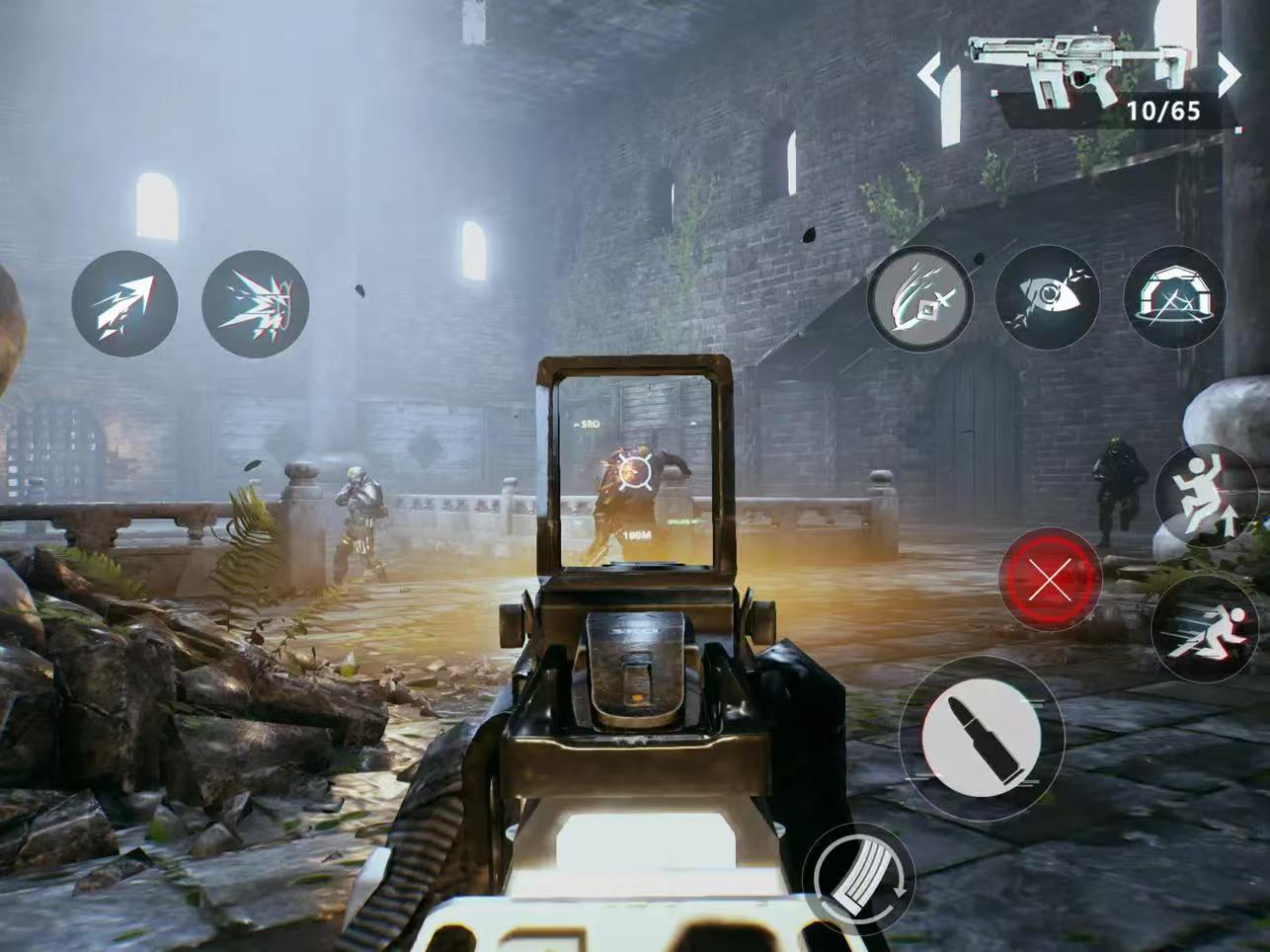The width and height of the screenshot is (1270, 952).
Task: Activate the arrow dash ability icon
Action: pyautogui.click(x=124, y=302)
